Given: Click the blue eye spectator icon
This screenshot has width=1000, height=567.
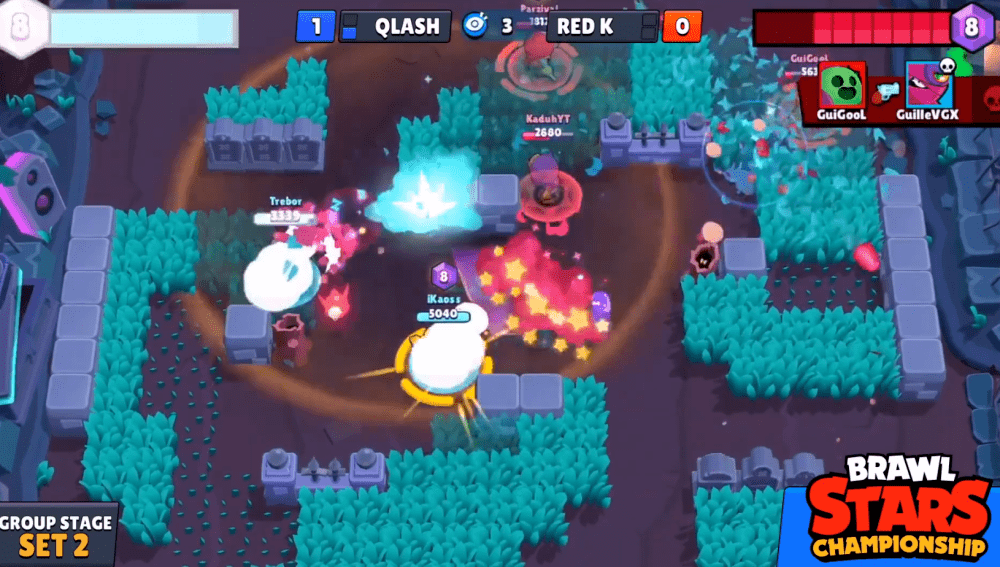Looking at the screenshot, I should (x=474, y=26).
